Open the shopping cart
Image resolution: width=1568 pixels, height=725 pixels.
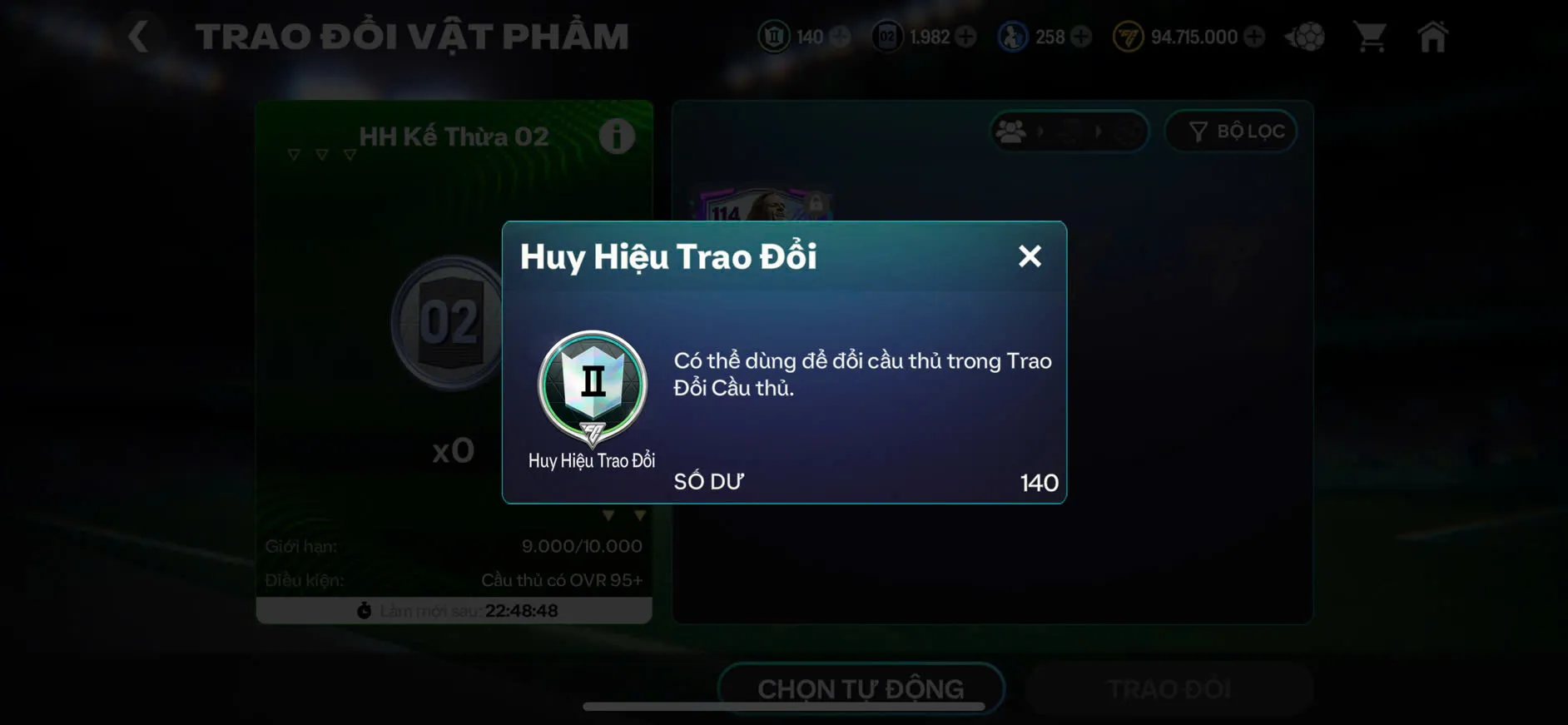point(1372,36)
